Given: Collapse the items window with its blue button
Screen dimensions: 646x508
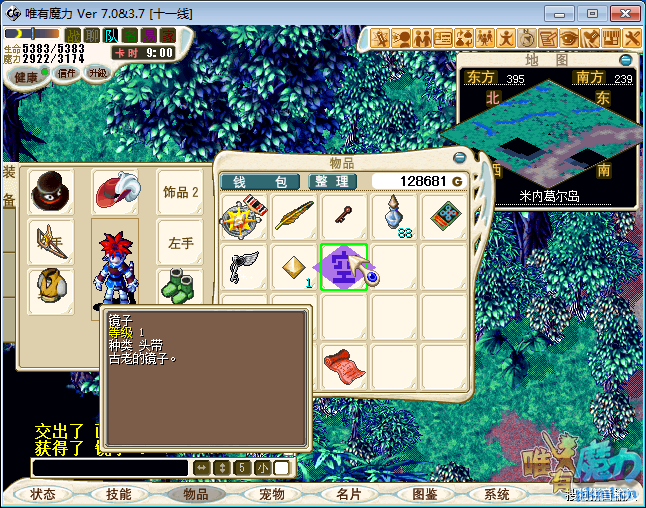Looking at the screenshot, I should pos(459,157).
